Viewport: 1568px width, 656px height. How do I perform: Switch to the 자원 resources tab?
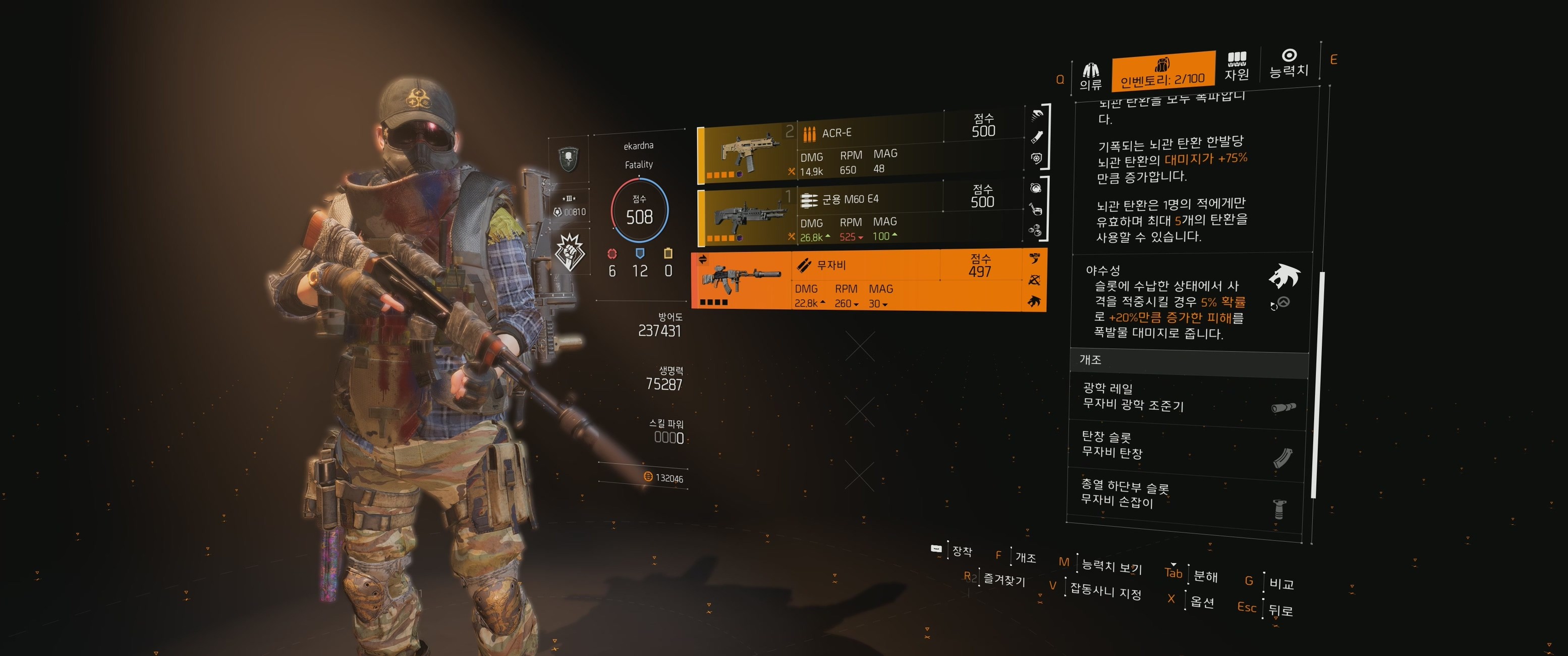point(1236,67)
